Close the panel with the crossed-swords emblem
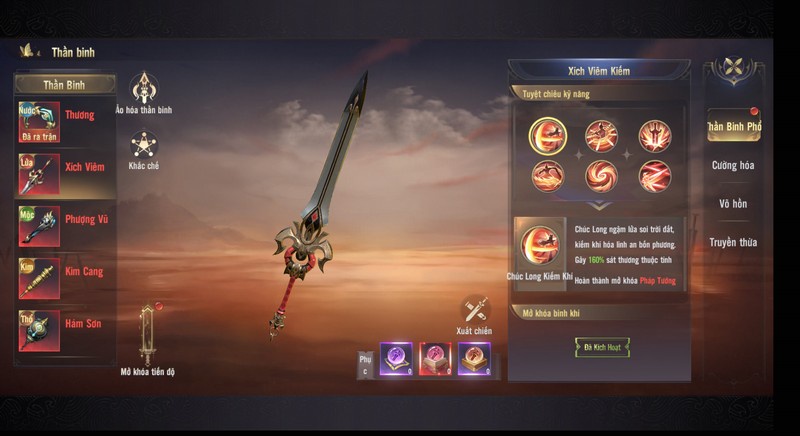The height and width of the screenshot is (436, 800). tap(735, 69)
